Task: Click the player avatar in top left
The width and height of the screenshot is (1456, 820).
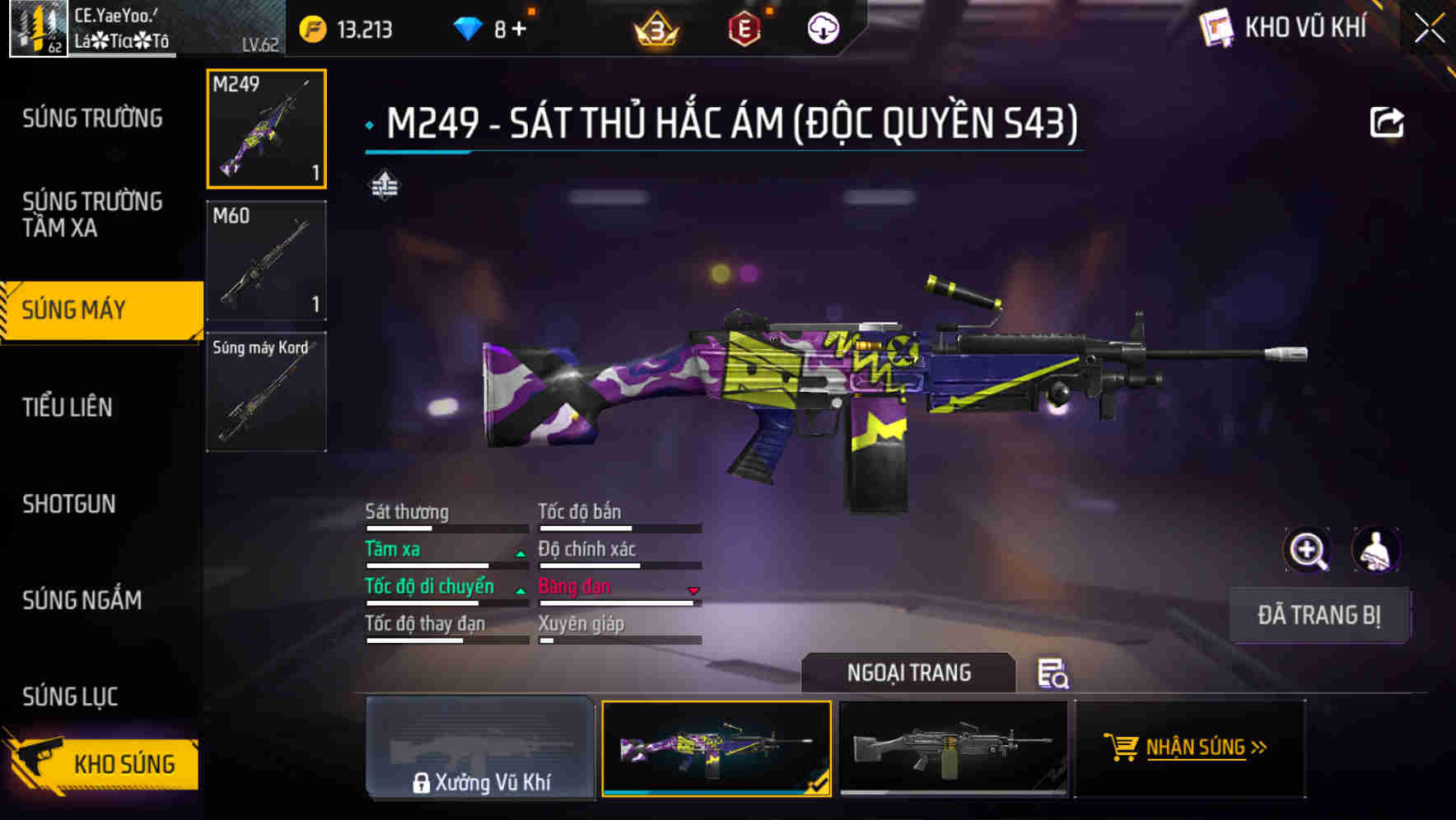Action: tap(36, 27)
